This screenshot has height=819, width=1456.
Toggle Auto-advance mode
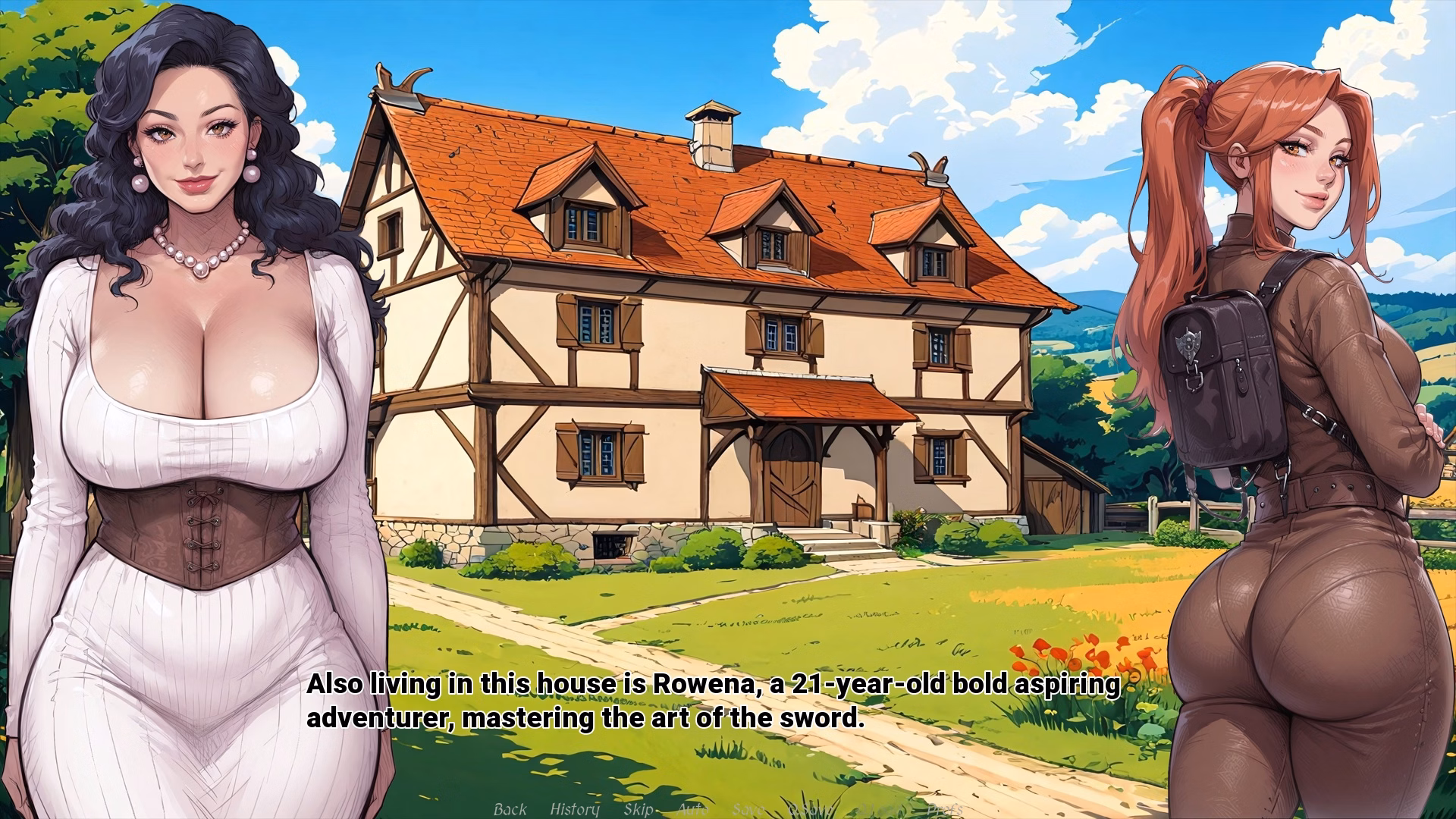692,809
